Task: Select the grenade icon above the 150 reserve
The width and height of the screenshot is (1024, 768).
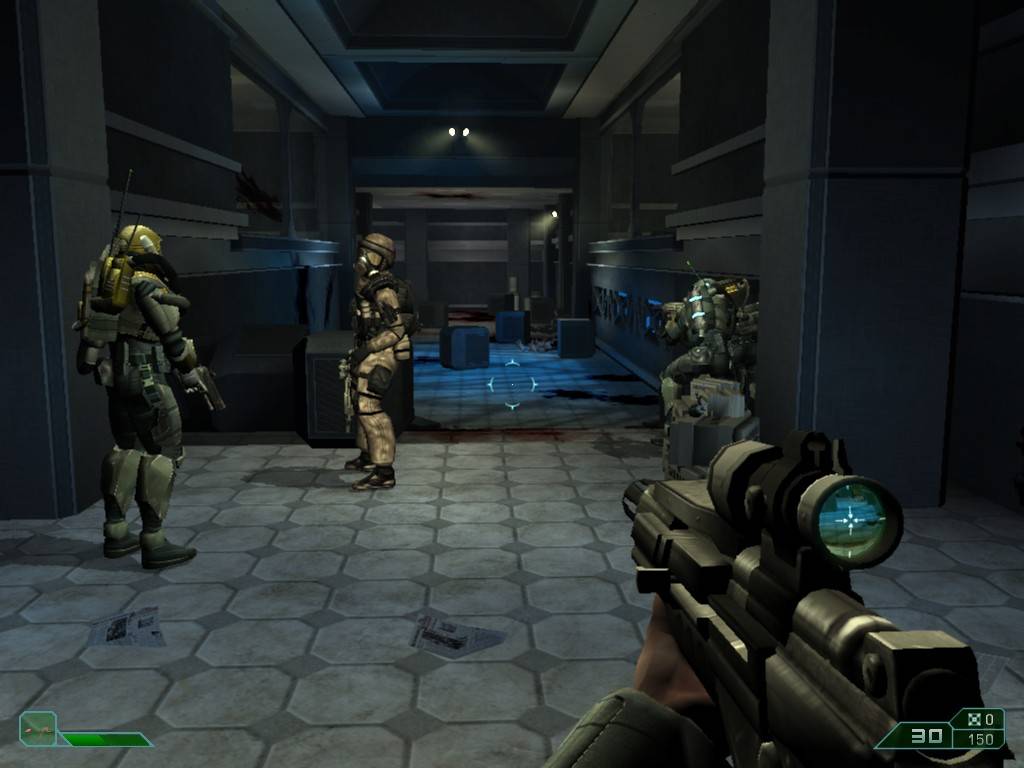Action: pyautogui.click(x=969, y=719)
